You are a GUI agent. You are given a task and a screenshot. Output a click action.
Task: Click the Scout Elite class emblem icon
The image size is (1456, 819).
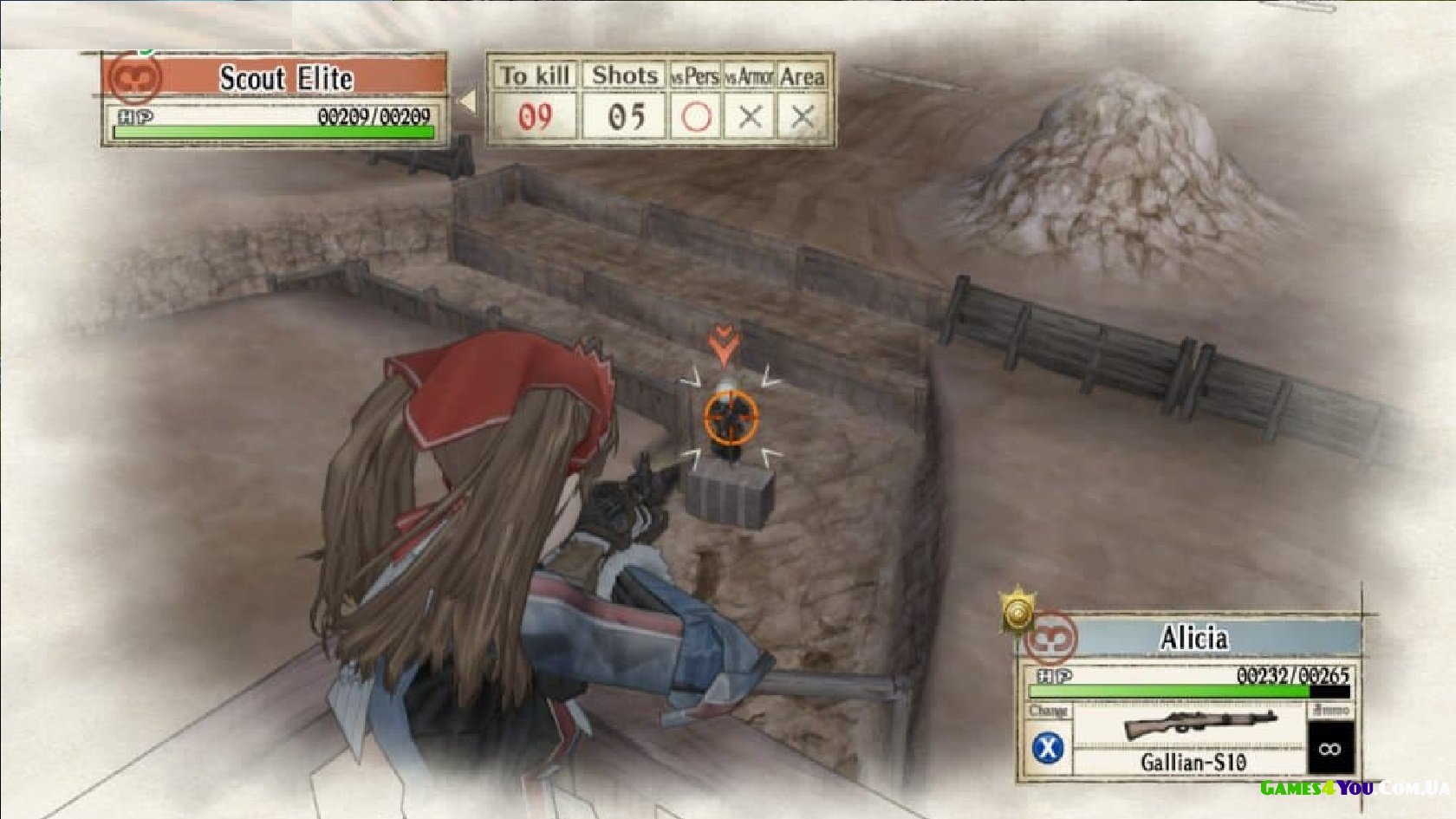click(x=135, y=79)
